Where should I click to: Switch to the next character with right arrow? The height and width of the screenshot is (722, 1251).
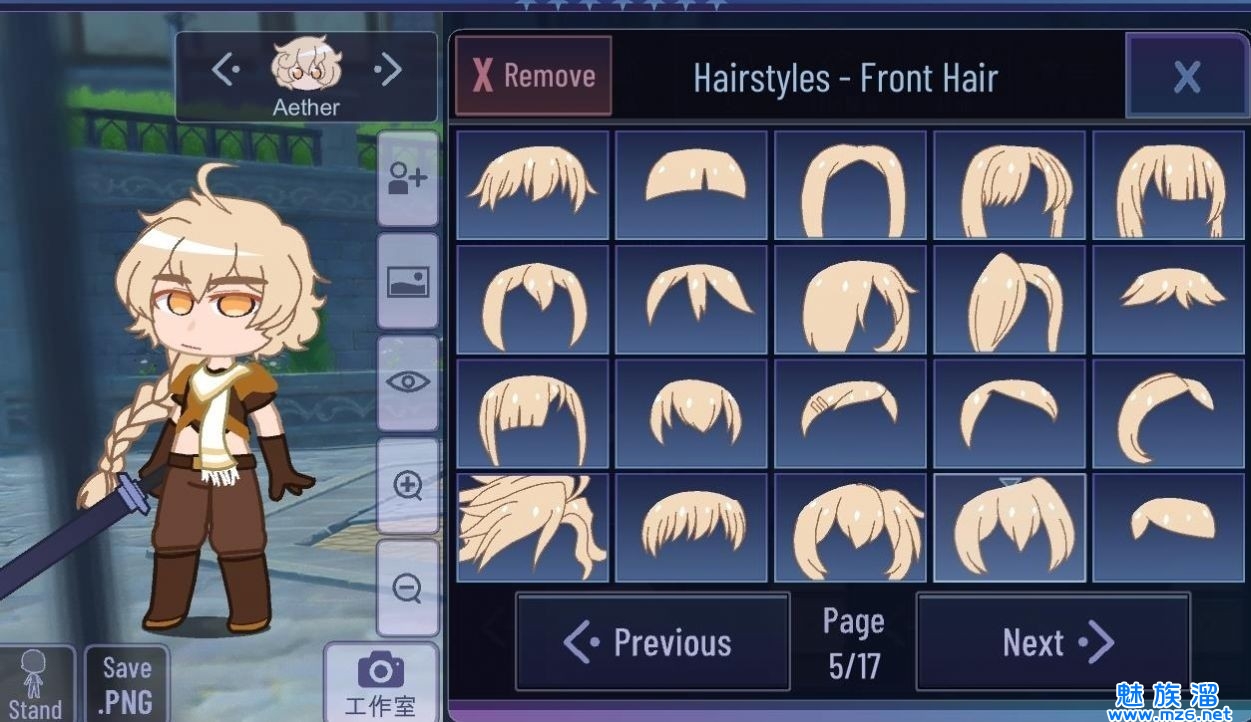click(388, 70)
